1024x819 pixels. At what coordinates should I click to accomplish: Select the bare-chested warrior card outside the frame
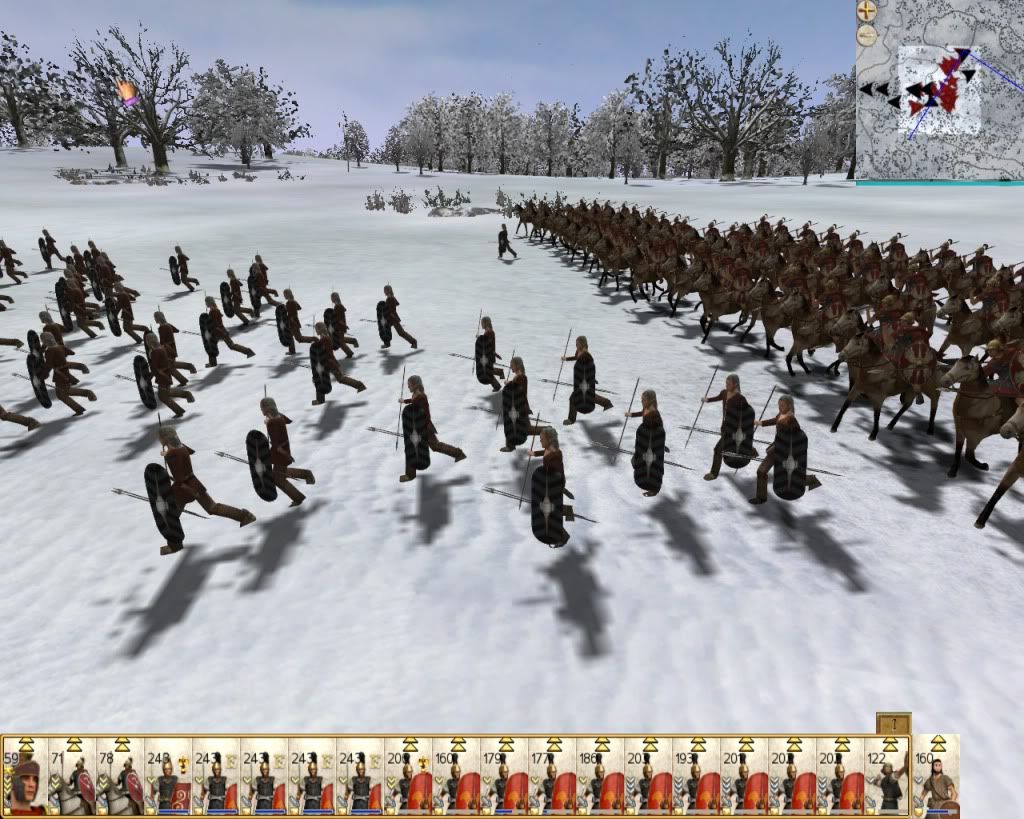[936, 777]
